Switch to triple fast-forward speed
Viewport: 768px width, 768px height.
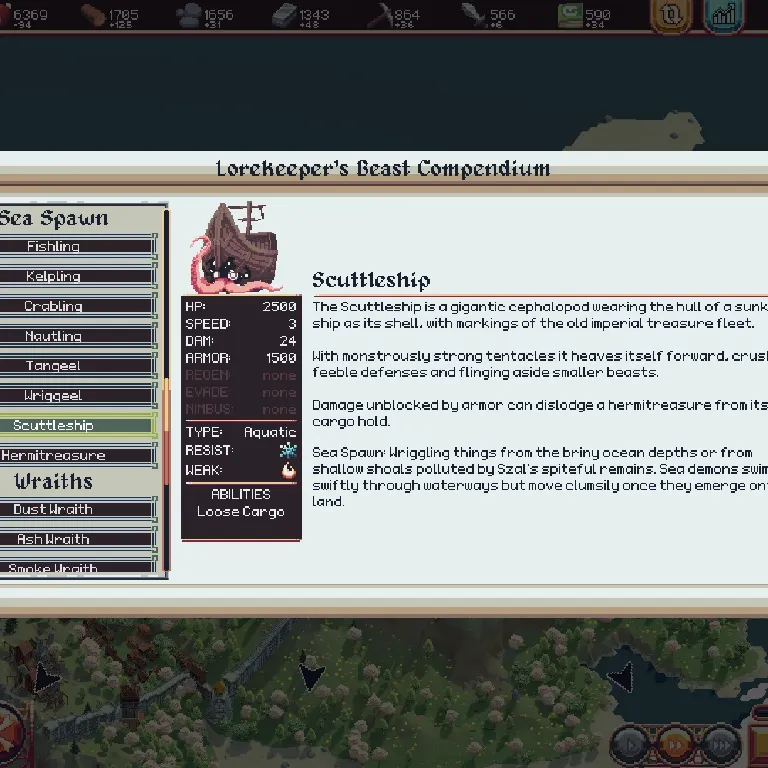pos(721,745)
